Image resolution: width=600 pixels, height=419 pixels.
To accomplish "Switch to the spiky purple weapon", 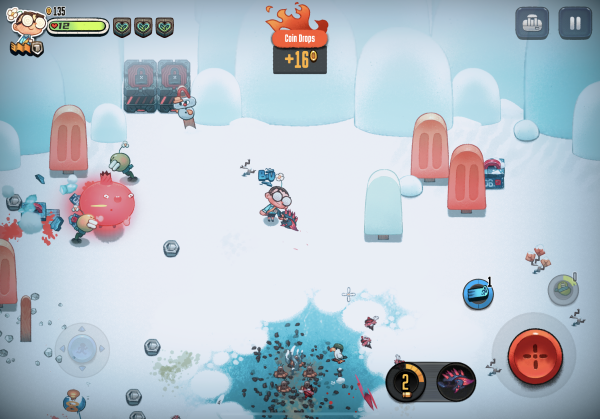I will 456,381.
